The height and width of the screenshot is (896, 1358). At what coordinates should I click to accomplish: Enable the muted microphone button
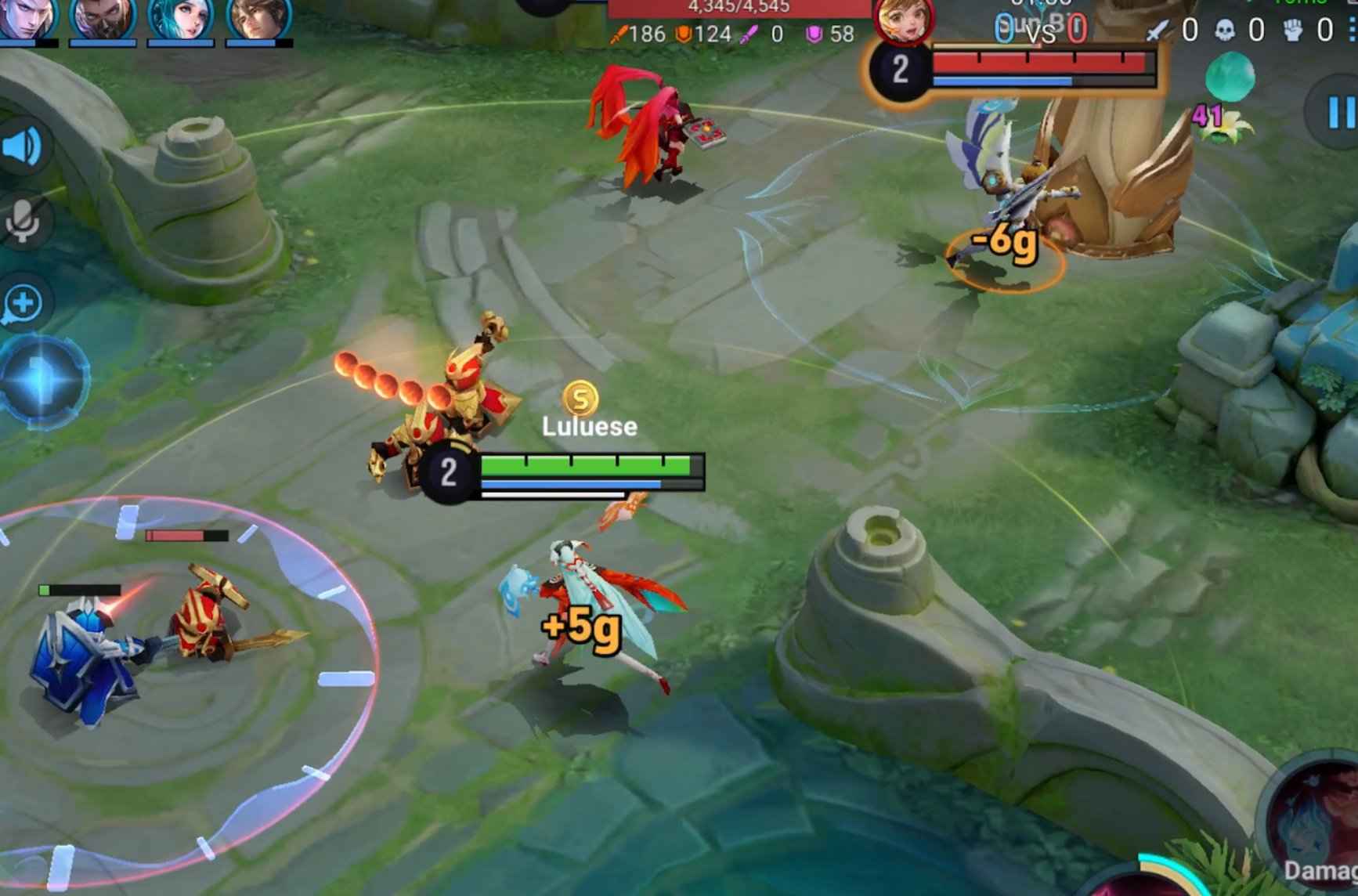point(23,220)
